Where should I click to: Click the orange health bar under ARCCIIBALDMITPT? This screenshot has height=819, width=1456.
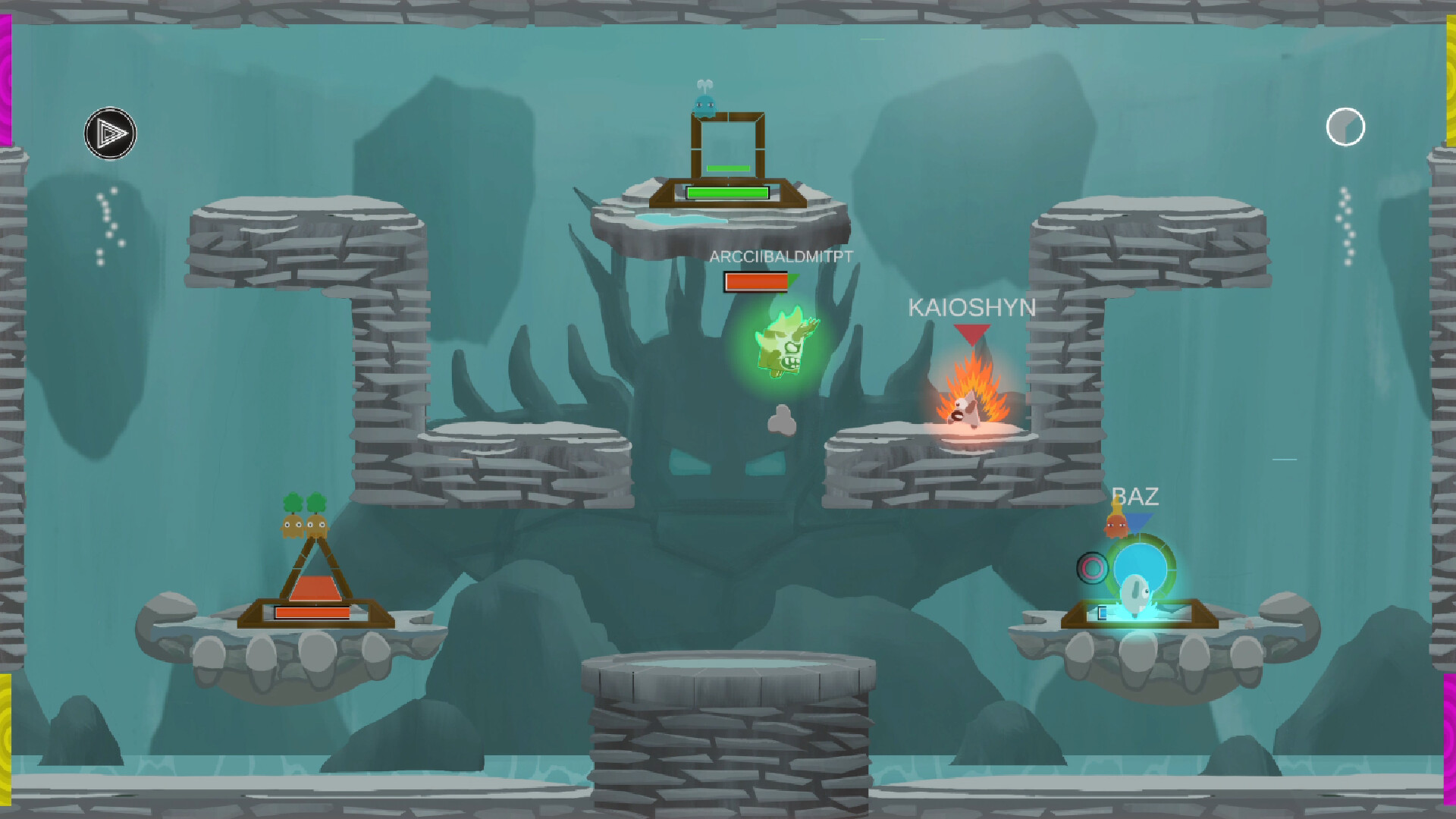coord(755,281)
